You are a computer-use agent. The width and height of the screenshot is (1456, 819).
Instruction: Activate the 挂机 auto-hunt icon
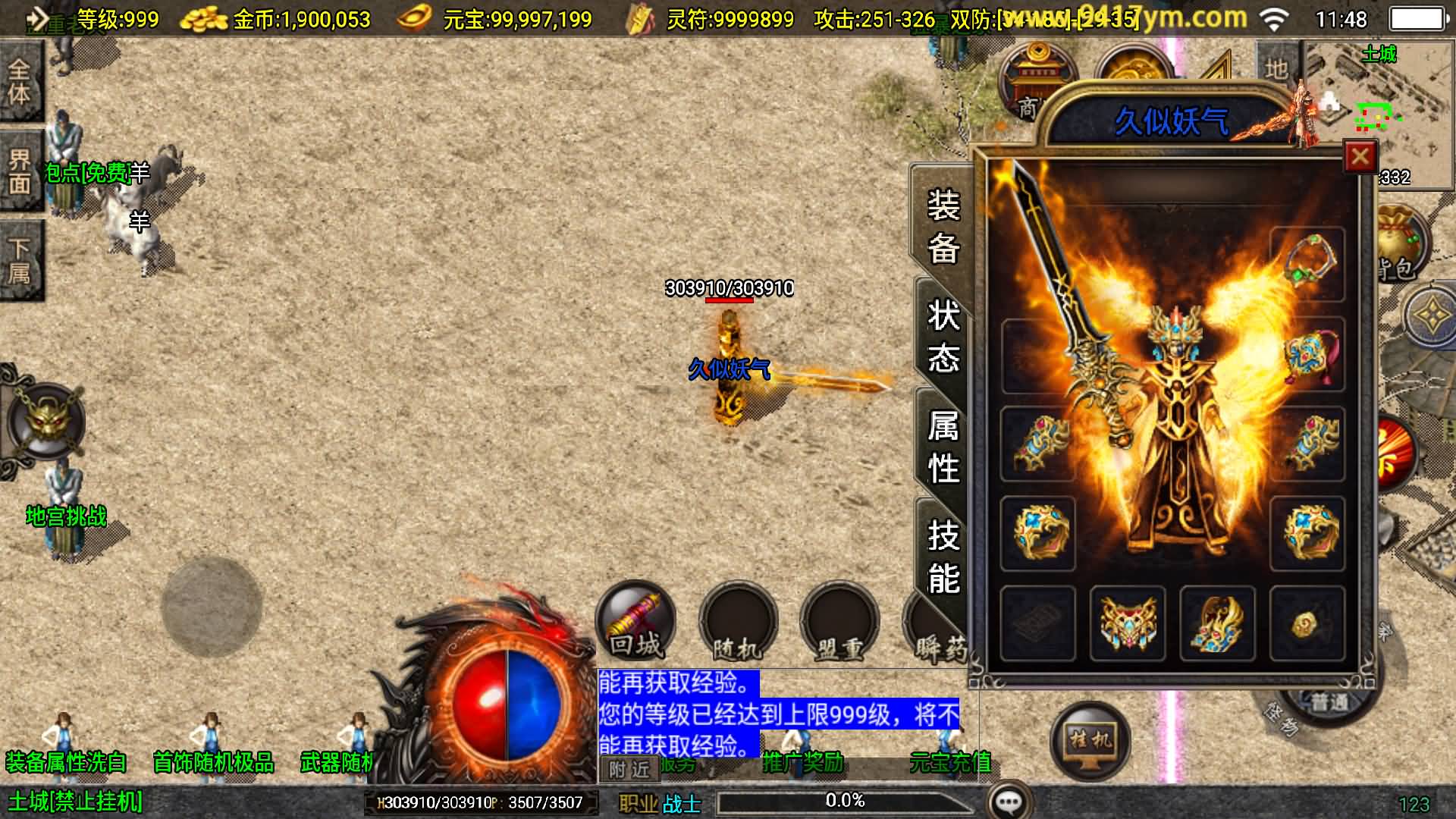click(1092, 739)
